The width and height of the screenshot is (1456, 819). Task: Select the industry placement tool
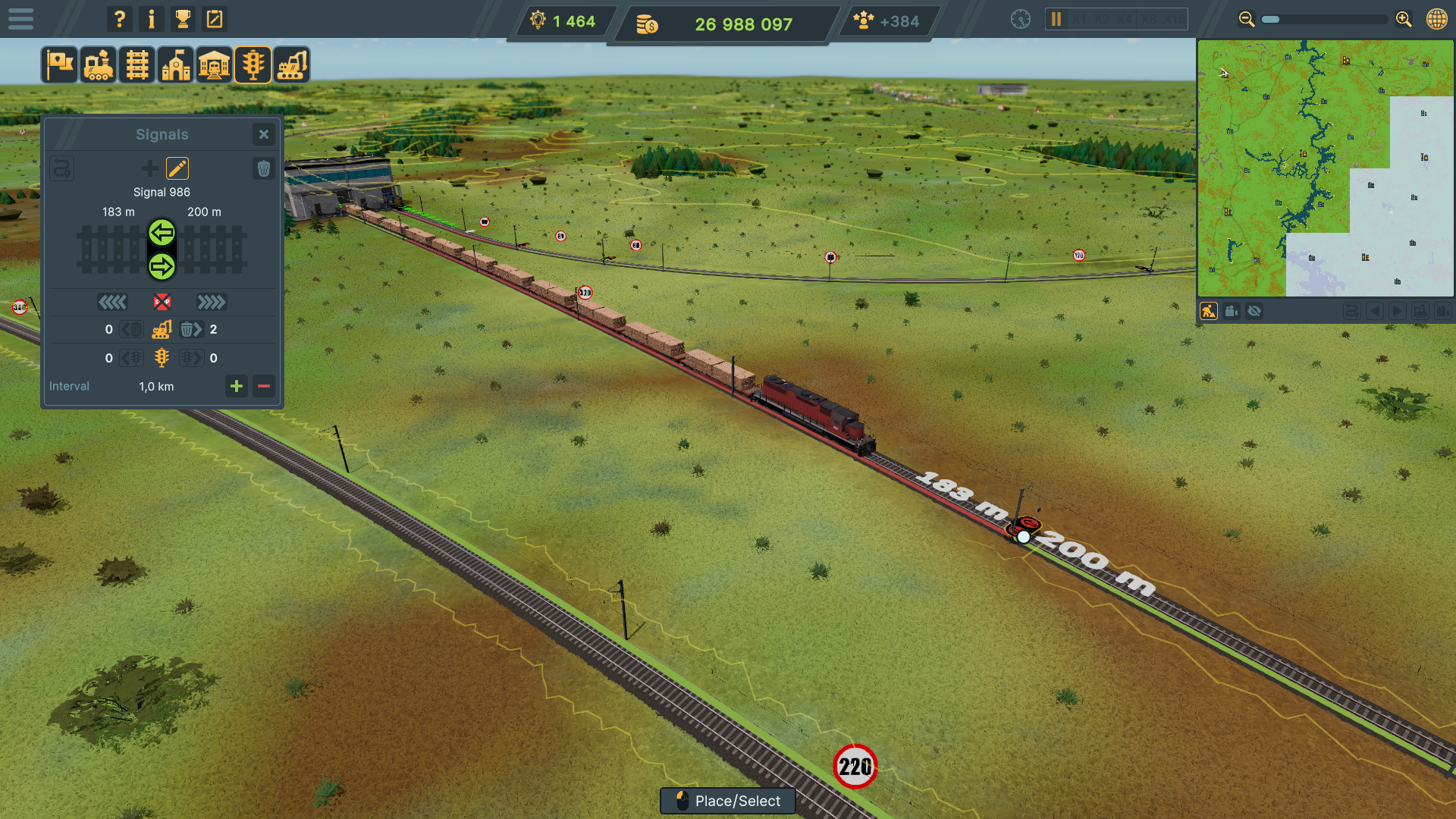pos(176,64)
